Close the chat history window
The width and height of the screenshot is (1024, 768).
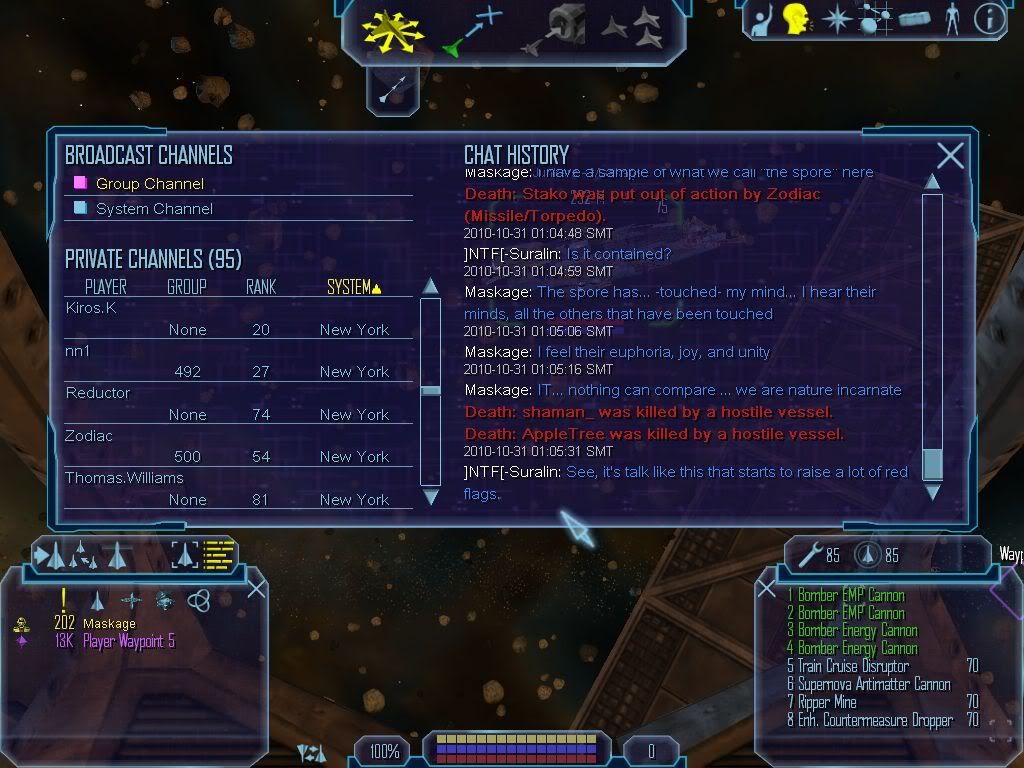[x=950, y=155]
